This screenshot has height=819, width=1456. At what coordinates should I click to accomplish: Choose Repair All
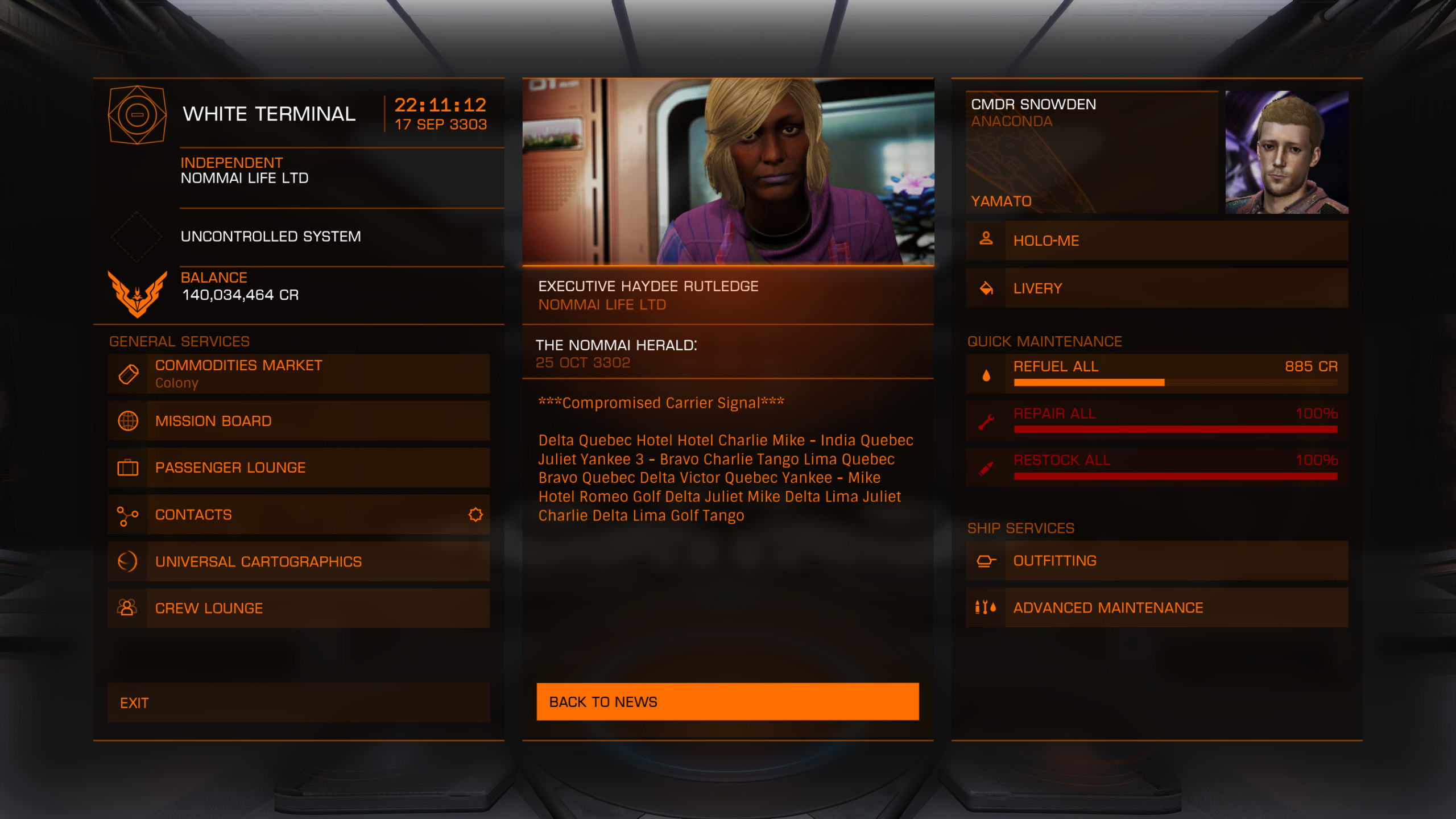pos(1157,420)
